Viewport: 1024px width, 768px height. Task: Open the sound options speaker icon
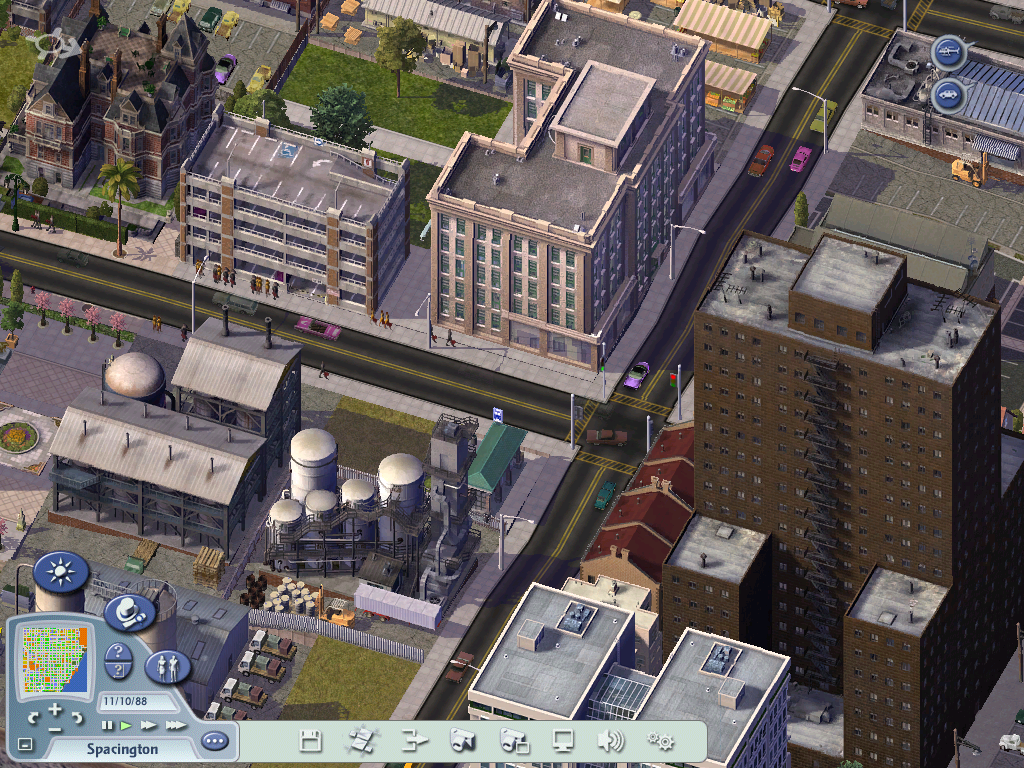610,741
